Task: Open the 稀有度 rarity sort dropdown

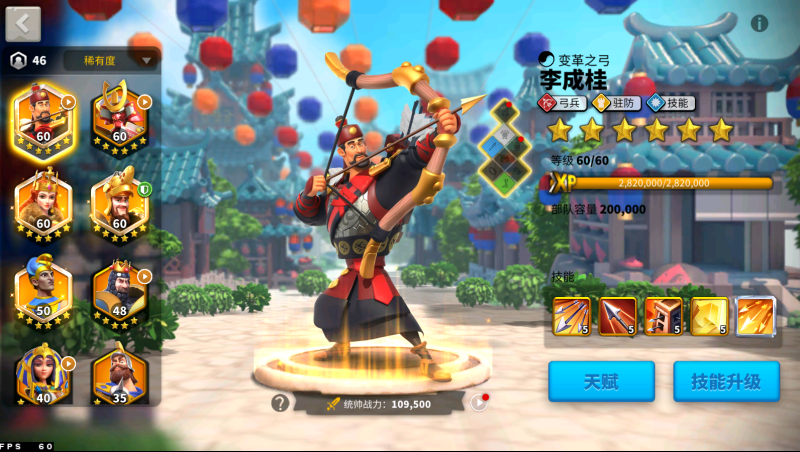Action: click(x=111, y=60)
